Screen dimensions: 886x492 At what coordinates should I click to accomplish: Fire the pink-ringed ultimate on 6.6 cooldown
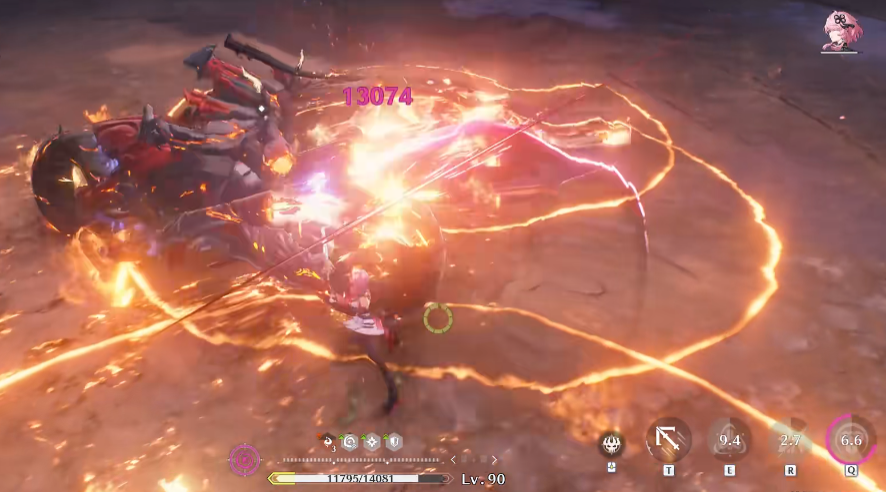click(851, 439)
